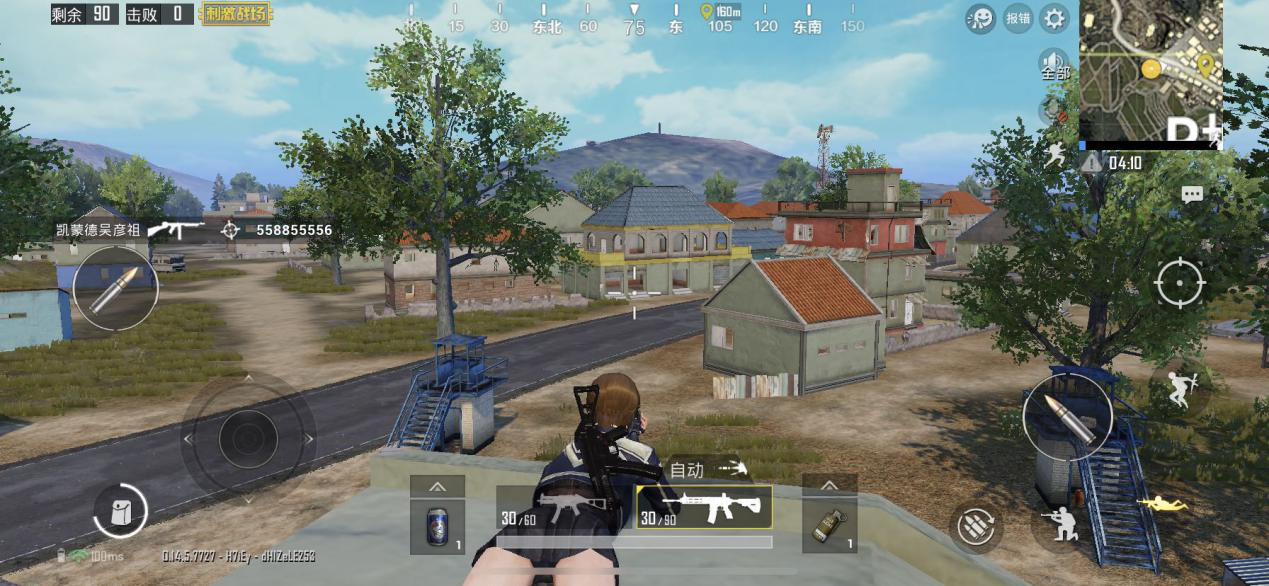Select the grenade throwable slot

829,525
